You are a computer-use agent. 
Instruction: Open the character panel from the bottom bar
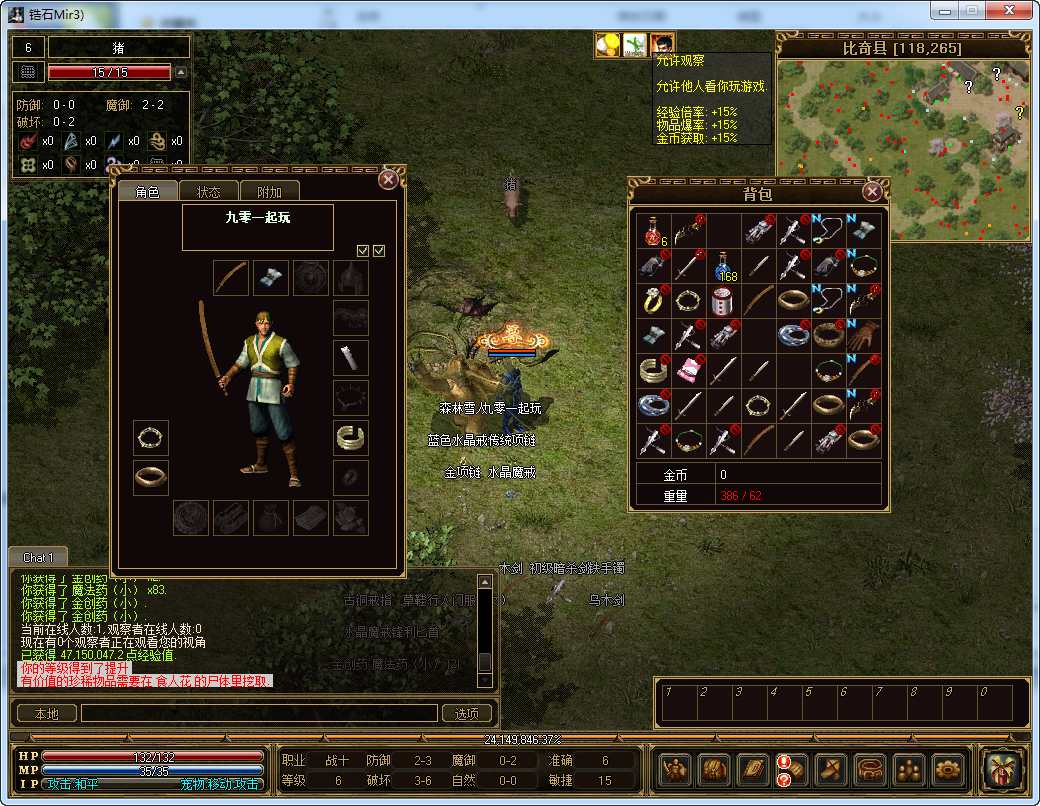676,769
